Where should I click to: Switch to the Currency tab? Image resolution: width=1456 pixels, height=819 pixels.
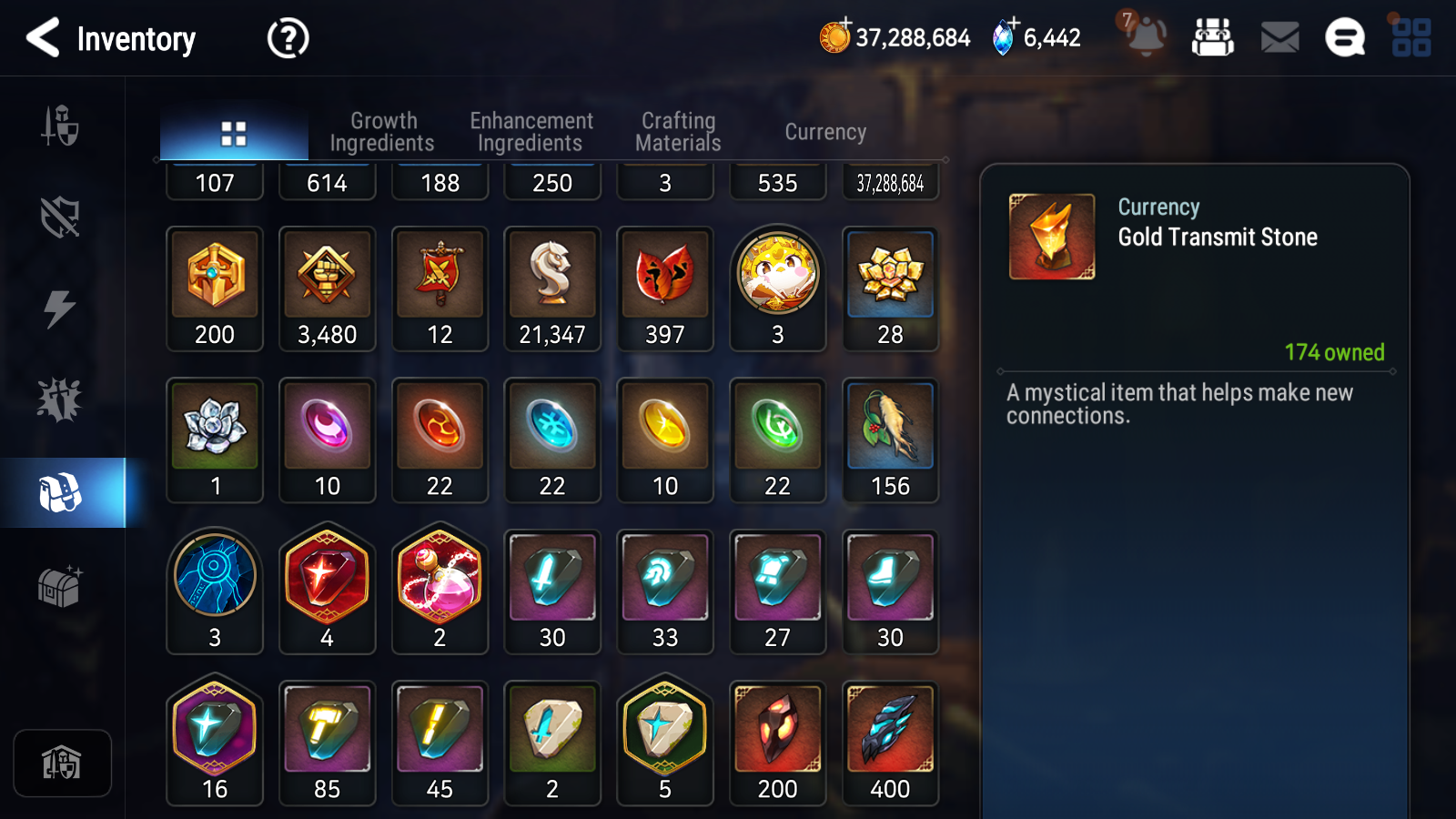coord(824,131)
